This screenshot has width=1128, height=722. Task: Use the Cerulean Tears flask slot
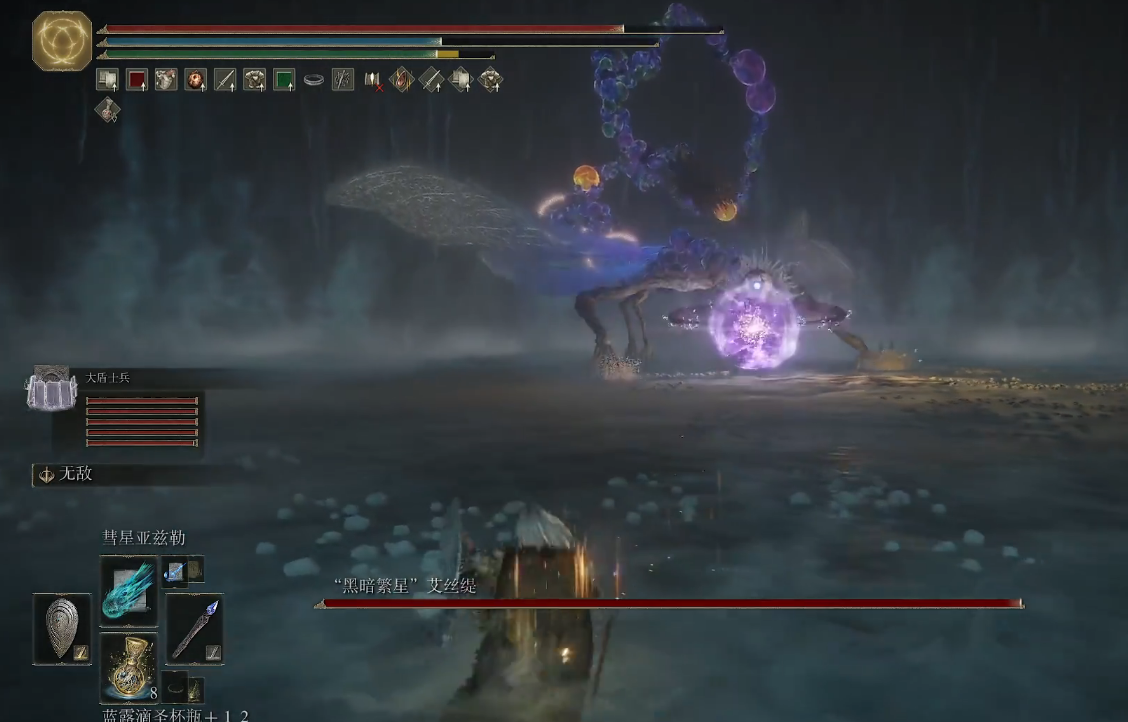129,667
